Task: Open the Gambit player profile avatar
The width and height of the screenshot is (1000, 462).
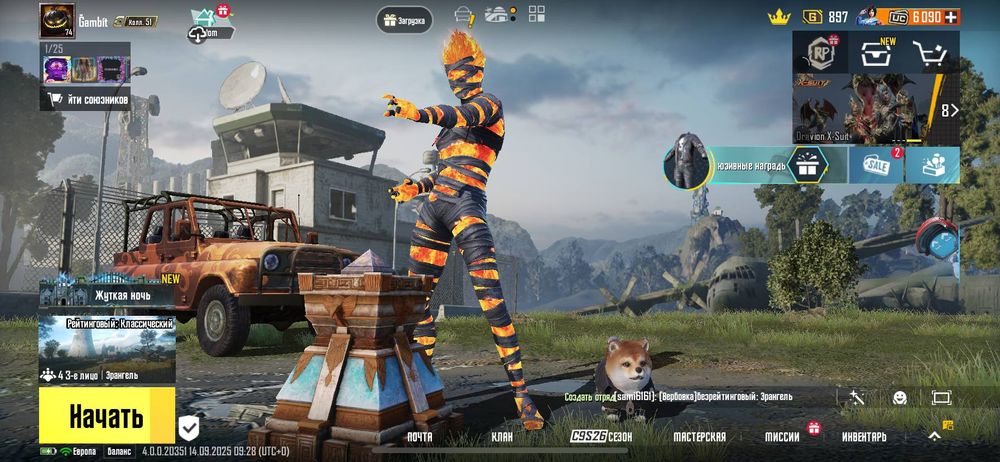Action: tap(57, 21)
